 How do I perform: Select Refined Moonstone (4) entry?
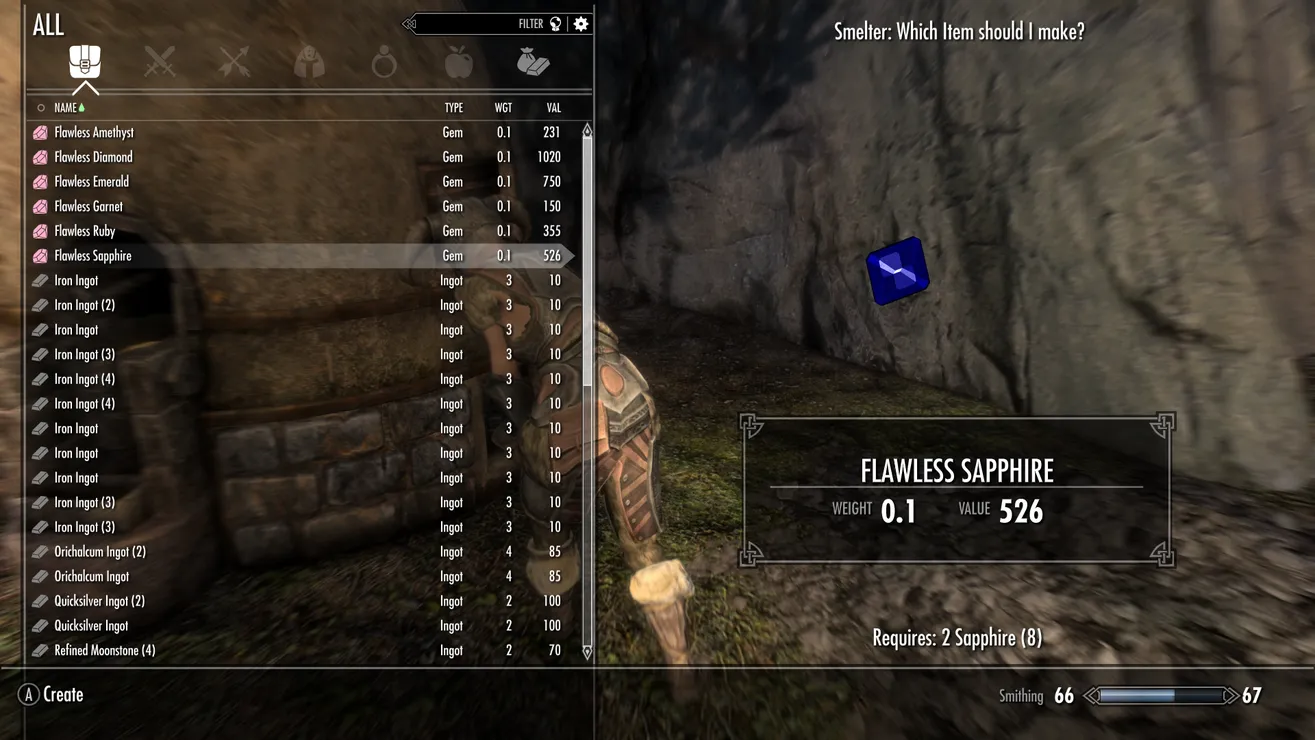tap(104, 650)
